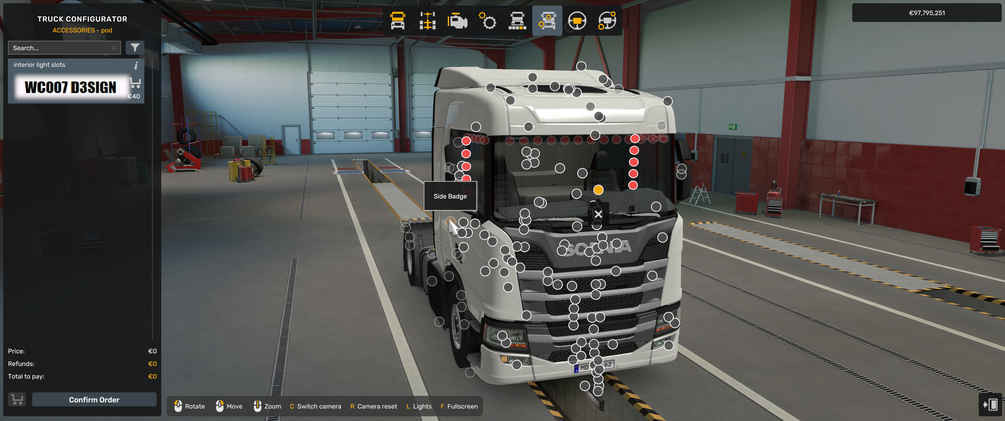
Task: Exit the truck configurator
Action: tap(991, 404)
